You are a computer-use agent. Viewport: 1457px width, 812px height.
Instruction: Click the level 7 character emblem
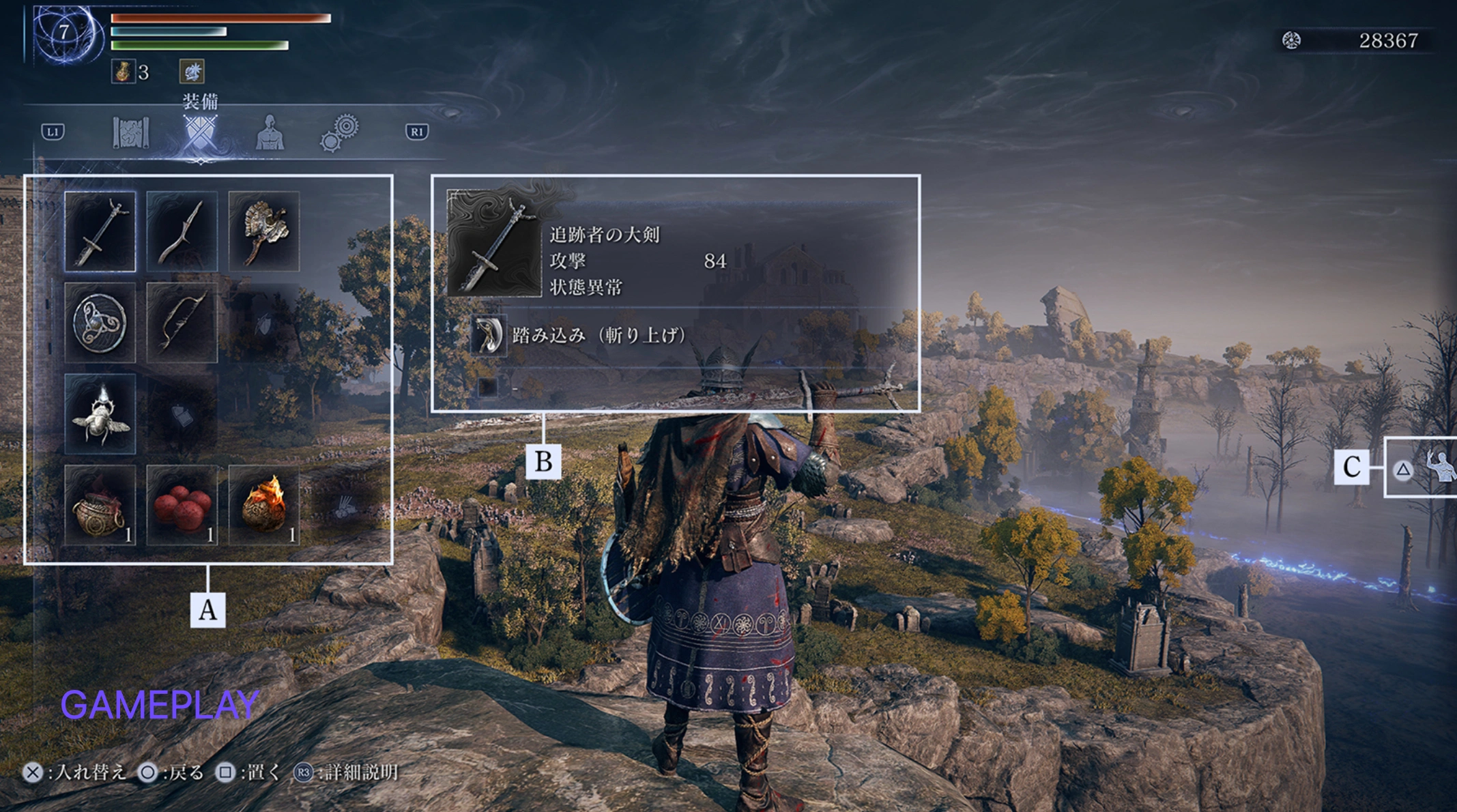(x=63, y=33)
